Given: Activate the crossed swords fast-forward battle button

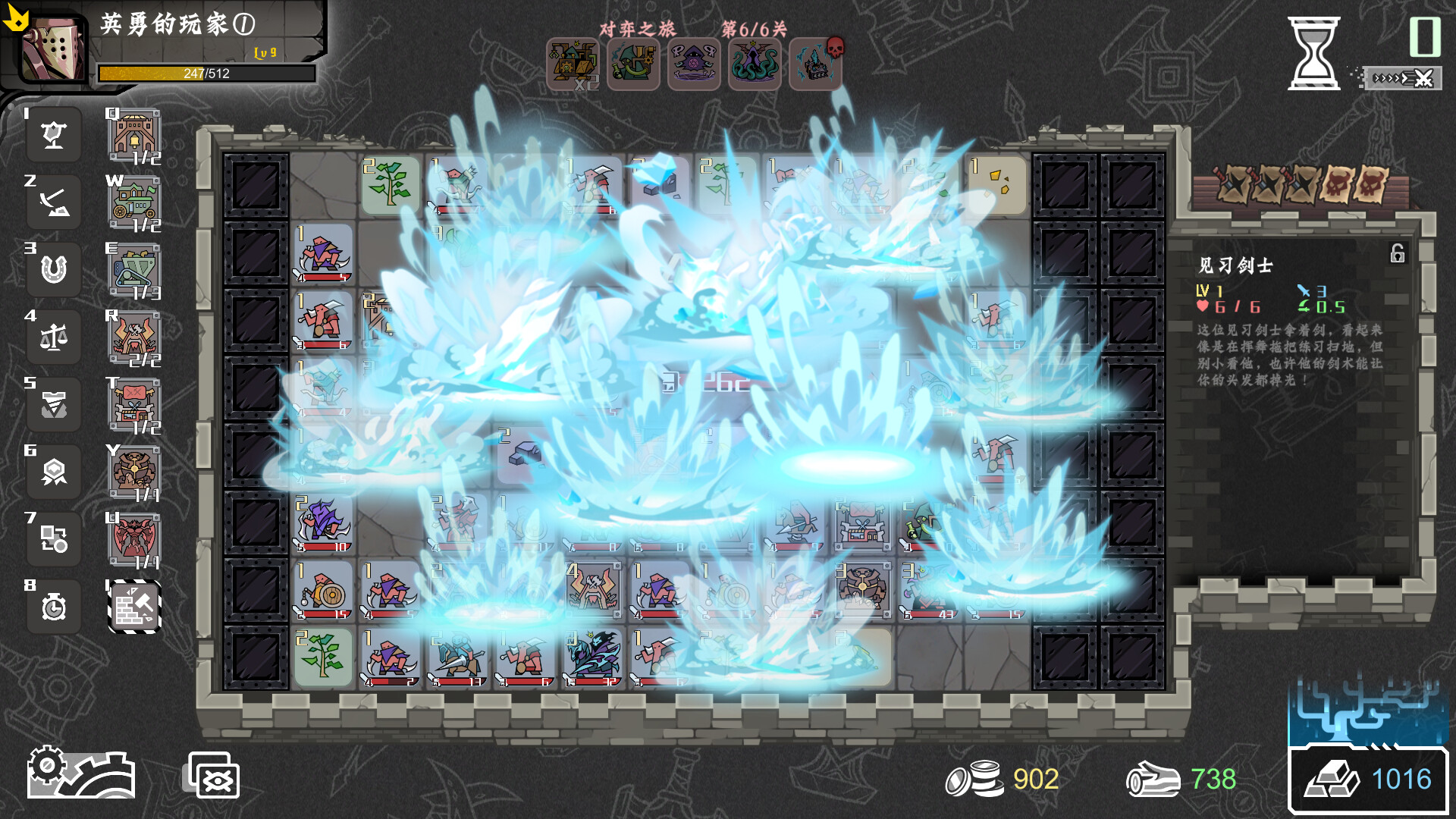Looking at the screenshot, I should (x=1403, y=78).
